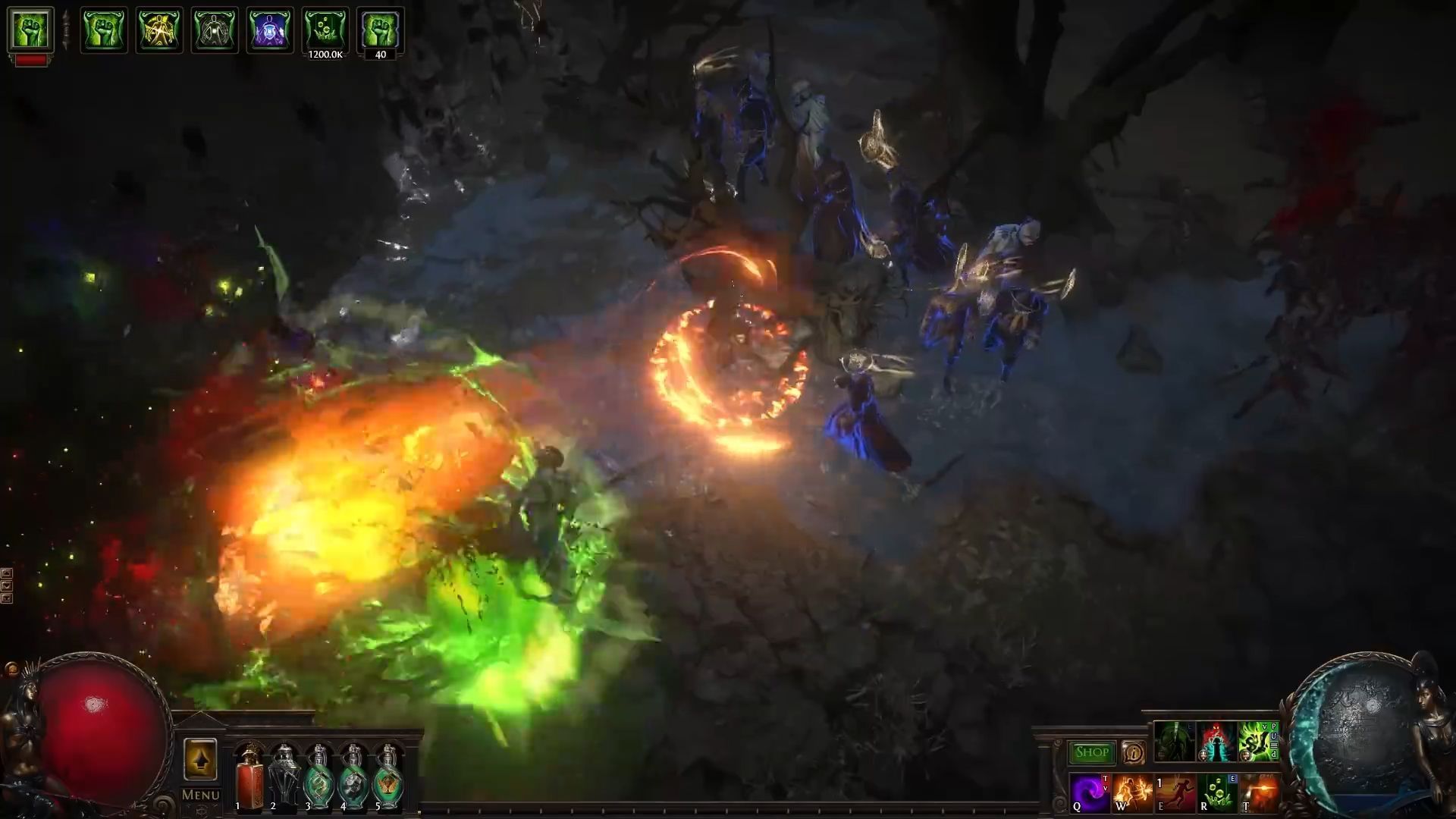Select the bright green creature skill icon

pos(1257,742)
